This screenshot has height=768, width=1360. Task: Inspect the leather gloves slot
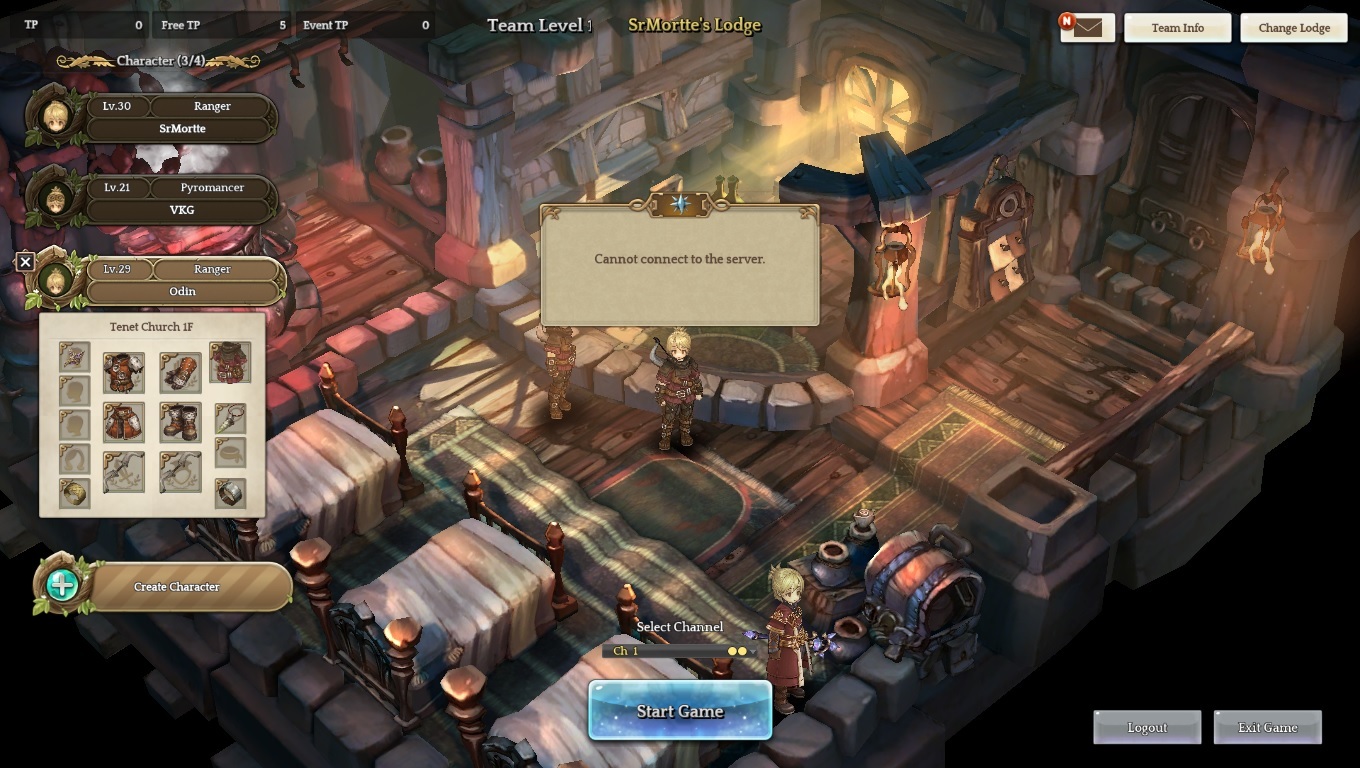pos(180,372)
